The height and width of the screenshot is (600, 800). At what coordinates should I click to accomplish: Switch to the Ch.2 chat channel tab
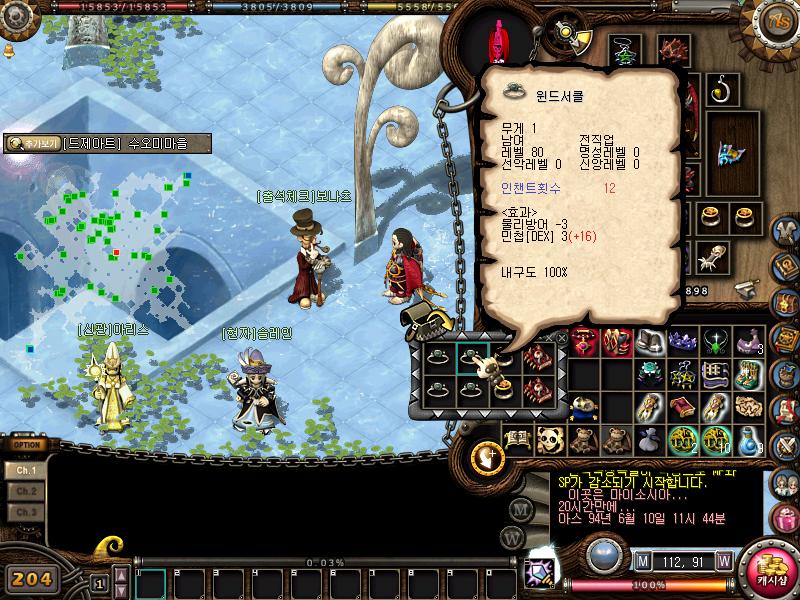[26, 491]
